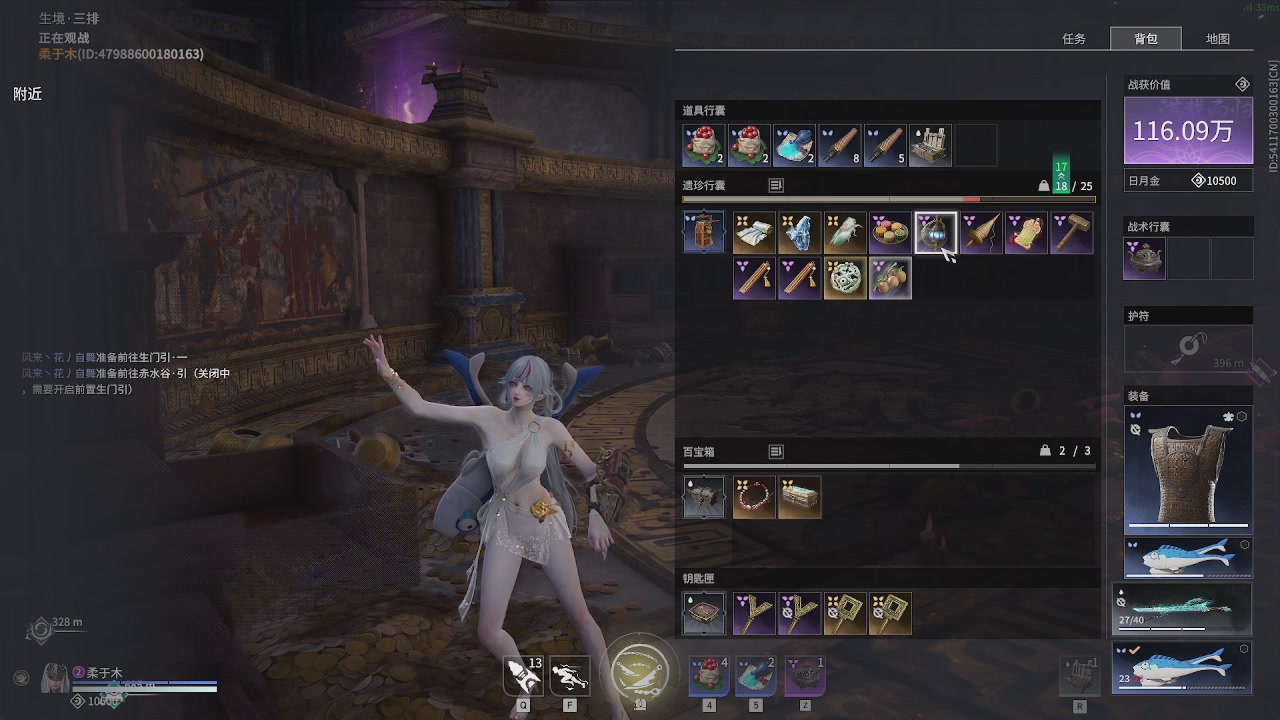The height and width of the screenshot is (720, 1280).
Task: Select the white silk cloth roll
Action: click(753, 233)
